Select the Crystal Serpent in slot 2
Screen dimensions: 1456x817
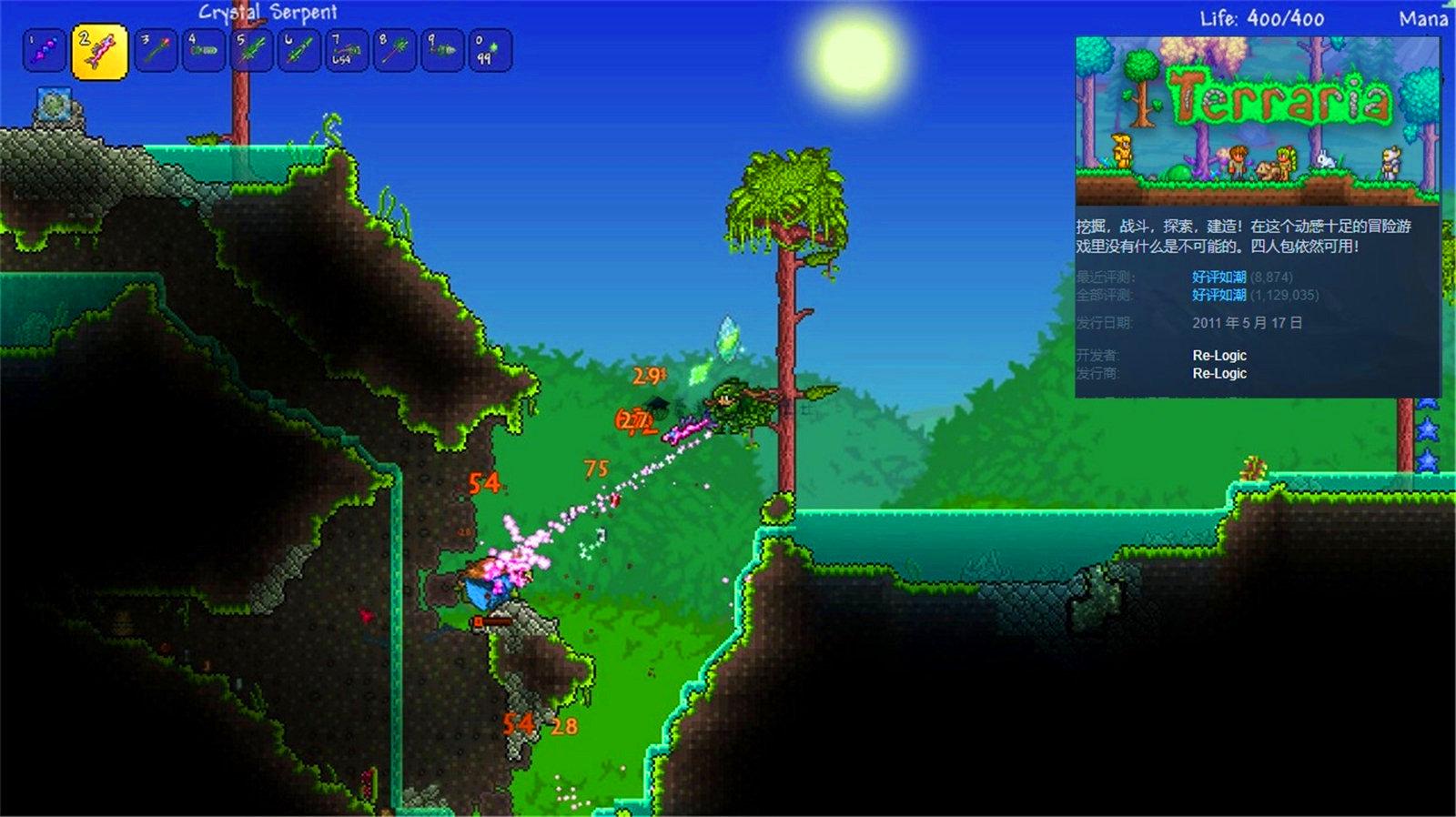pos(99,52)
